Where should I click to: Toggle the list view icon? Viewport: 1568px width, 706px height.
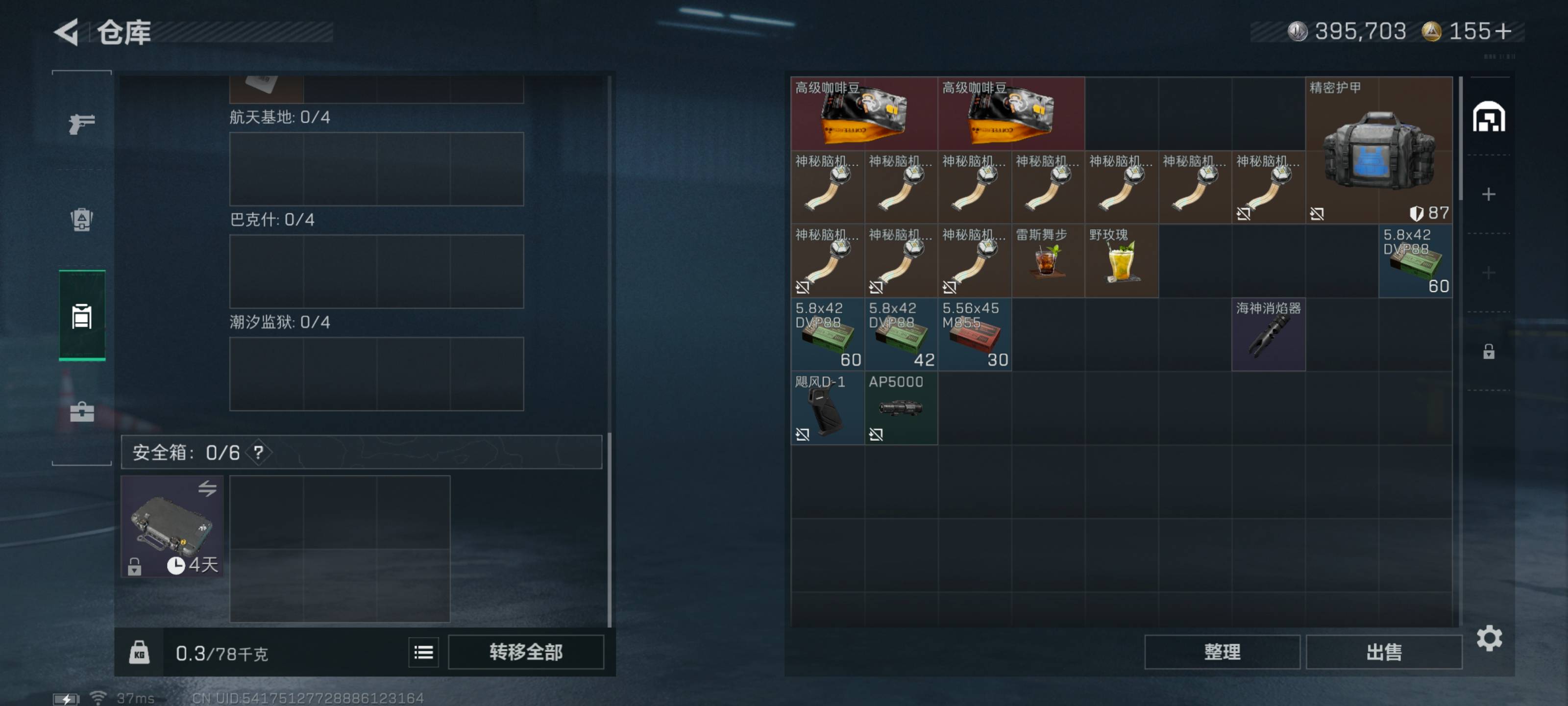click(x=424, y=653)
